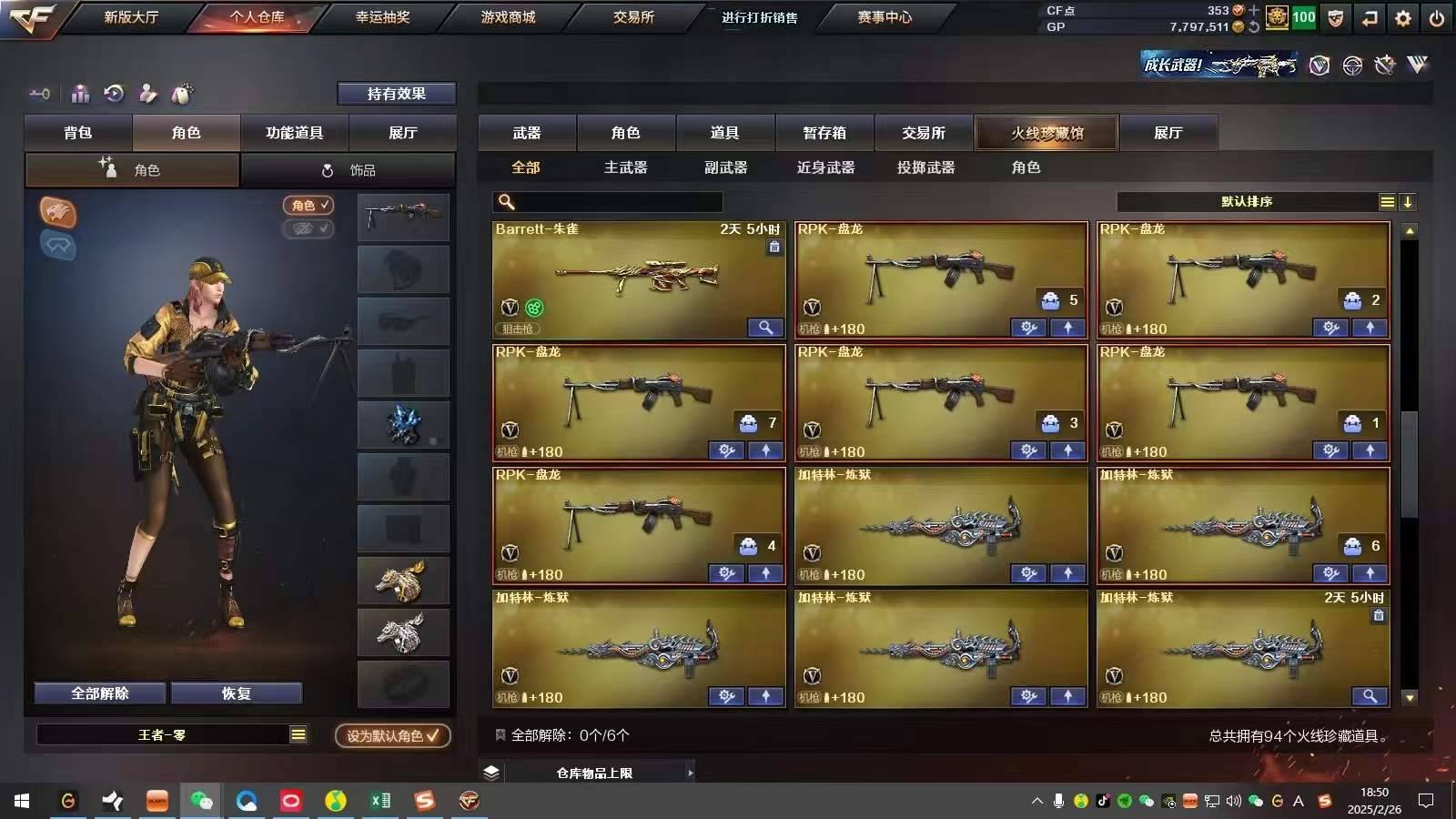Click the refresh icon beside GP balance

click(1253, 26)
